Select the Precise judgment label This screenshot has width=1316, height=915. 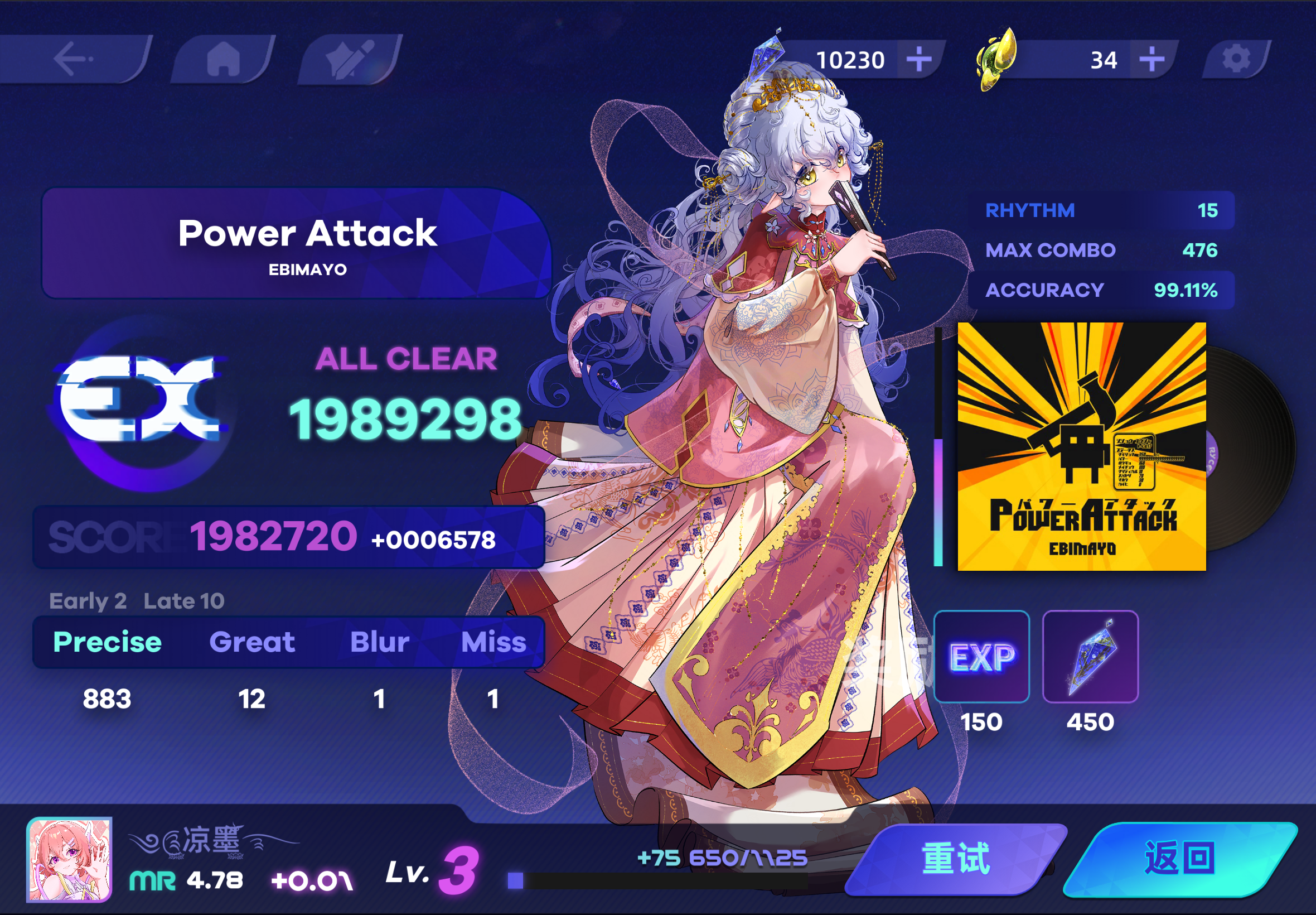pyautogui.click(x=106, y=642)
